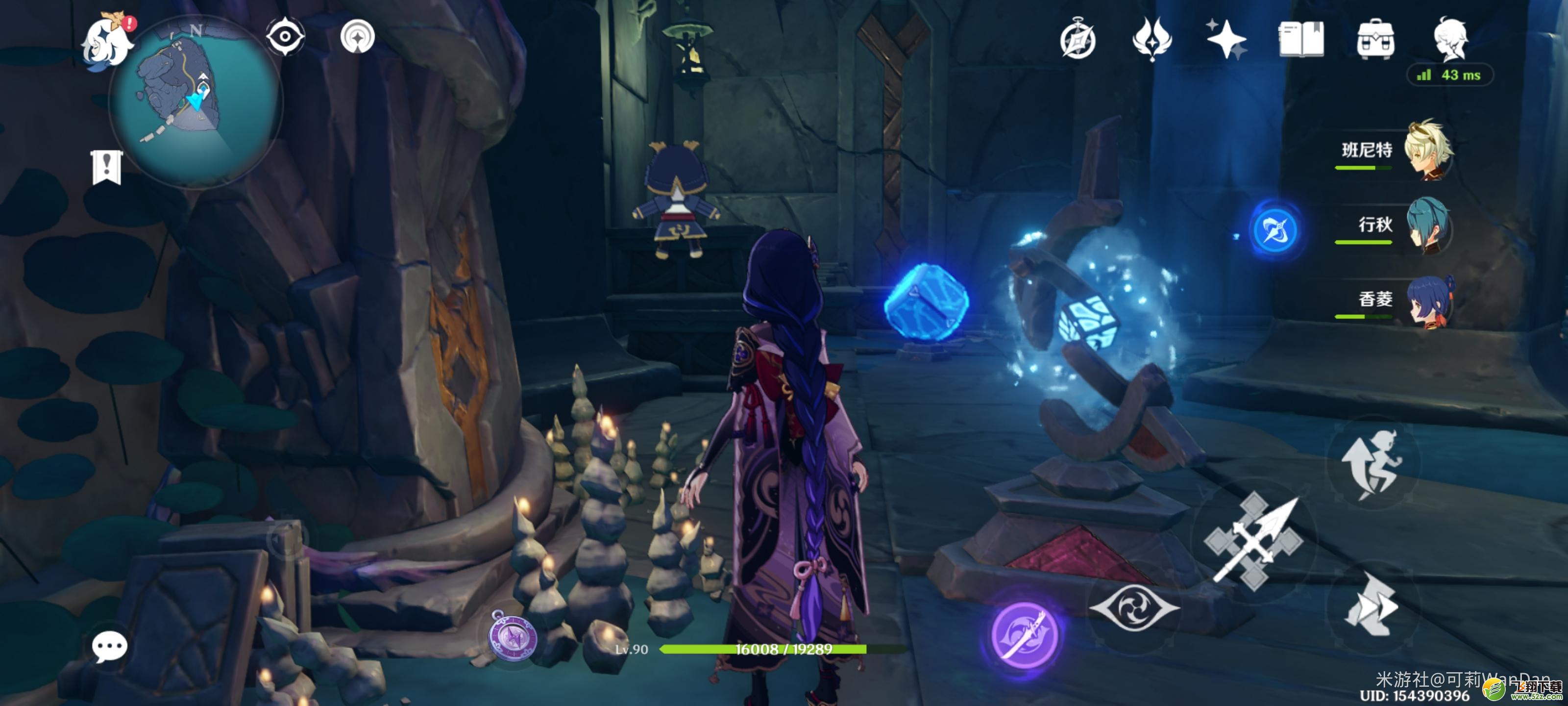
Task: Open the Paimon menu icon
Action: tap(108, 41)
